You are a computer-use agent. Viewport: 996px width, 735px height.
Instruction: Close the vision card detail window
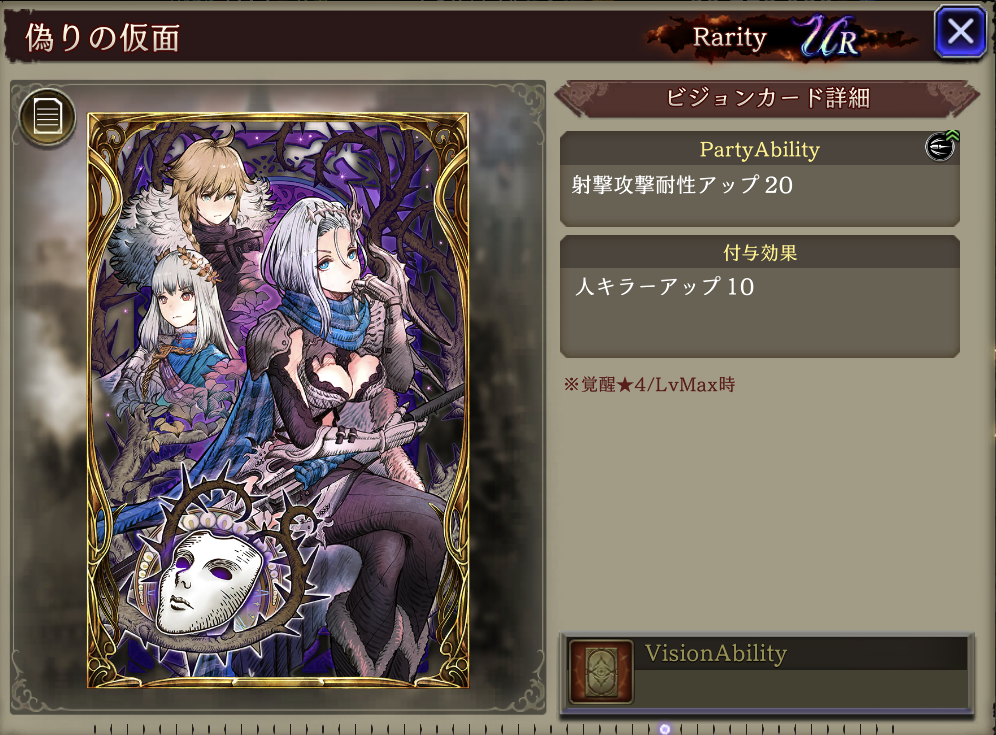(960, 32)
